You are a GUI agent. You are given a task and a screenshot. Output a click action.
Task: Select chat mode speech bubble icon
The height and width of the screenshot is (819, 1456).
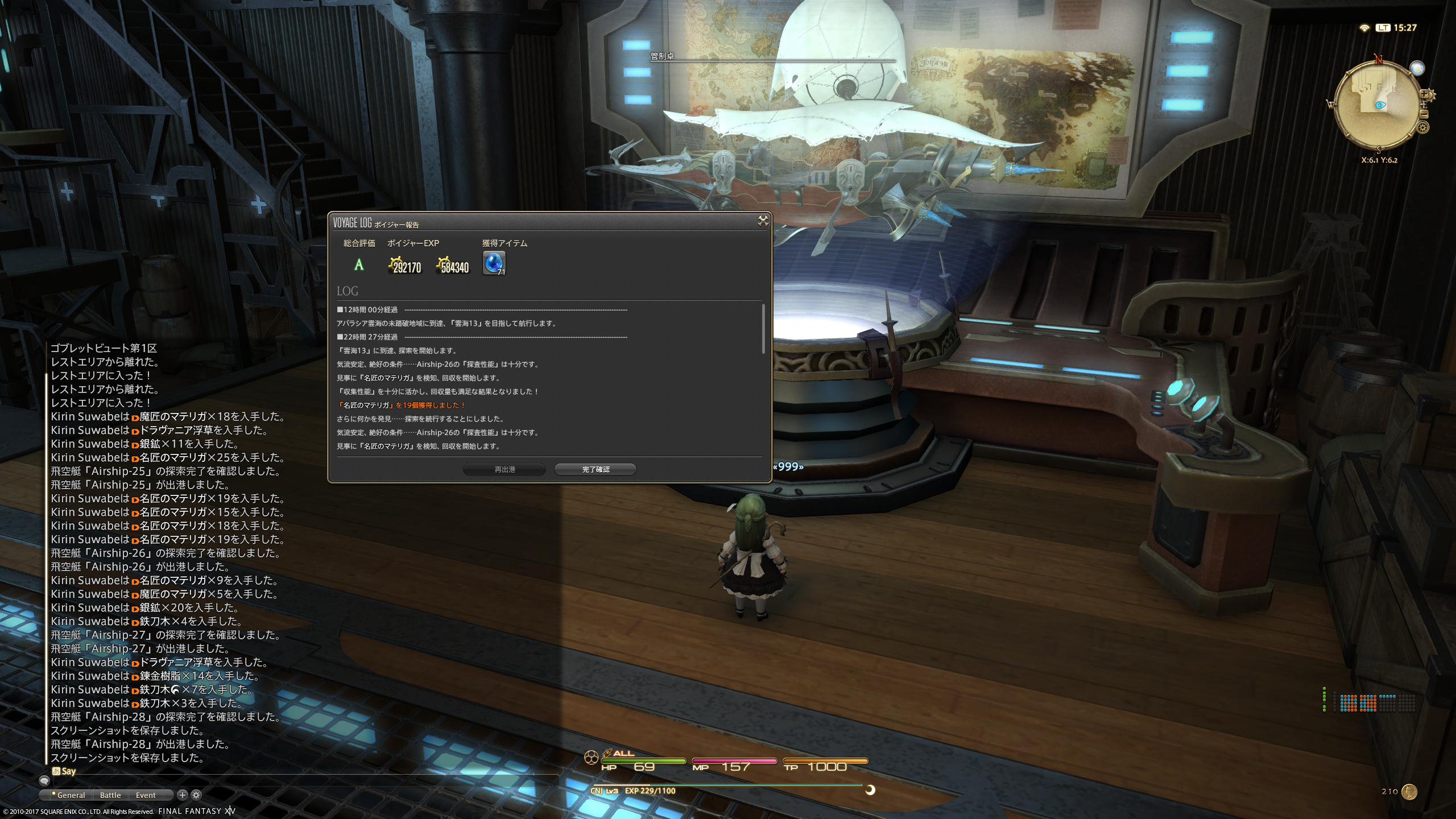coord(44,781)
